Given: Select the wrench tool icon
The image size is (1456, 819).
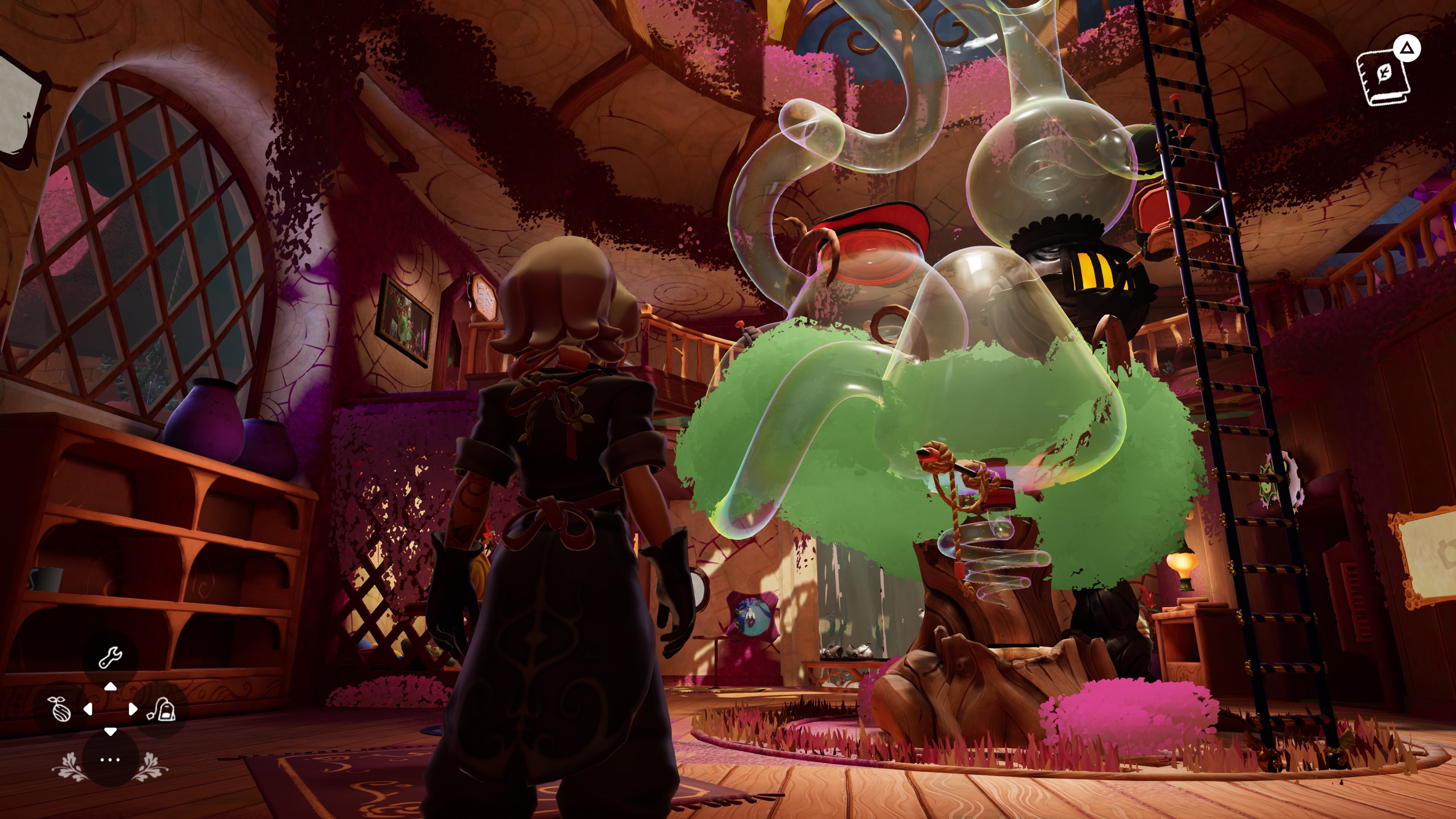Looking at the screenshot, I should click(110, 657).
